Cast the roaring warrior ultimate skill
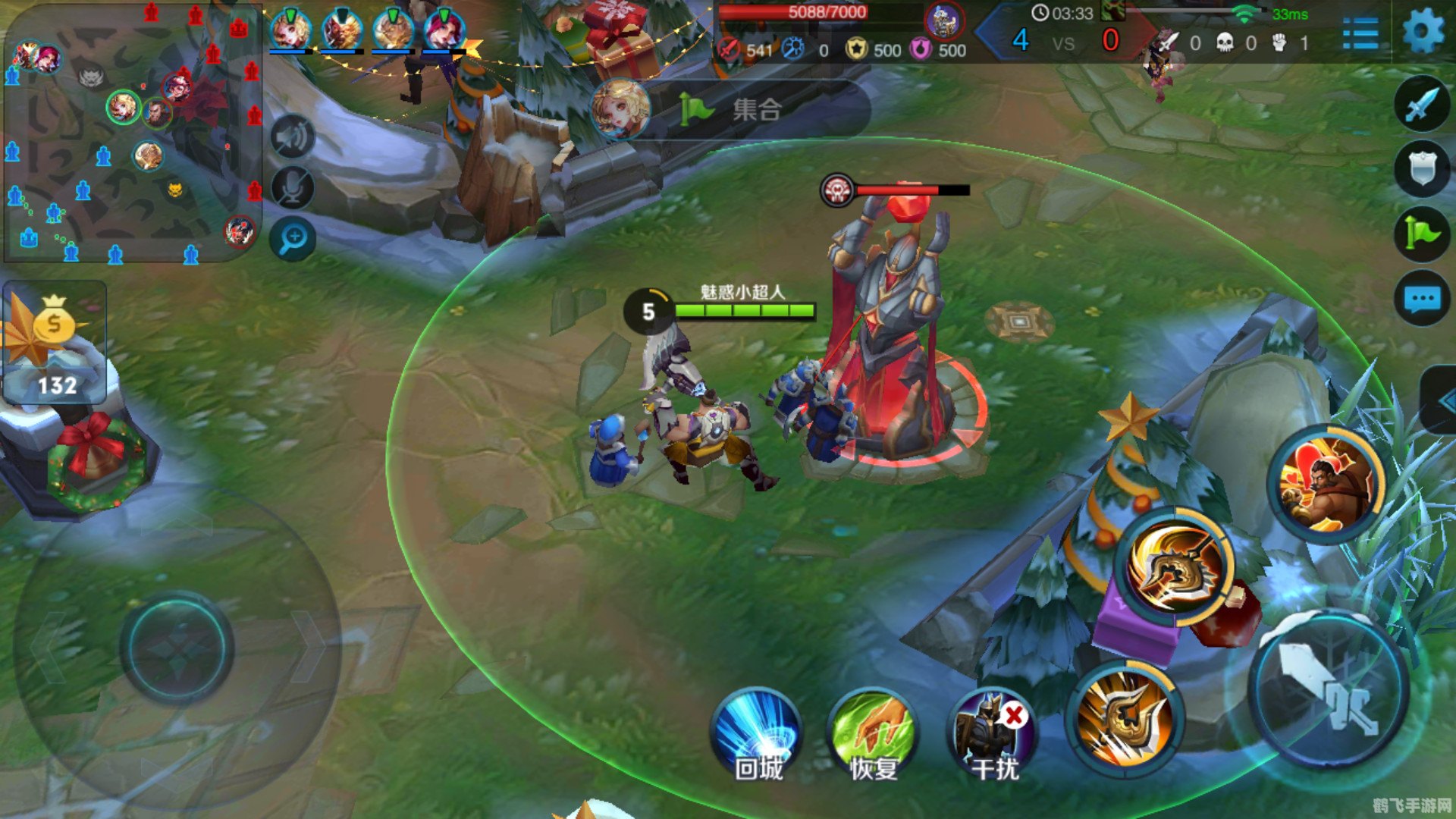The width and height of the screenshot is (1456, 819). click(x=1326, y=484)
